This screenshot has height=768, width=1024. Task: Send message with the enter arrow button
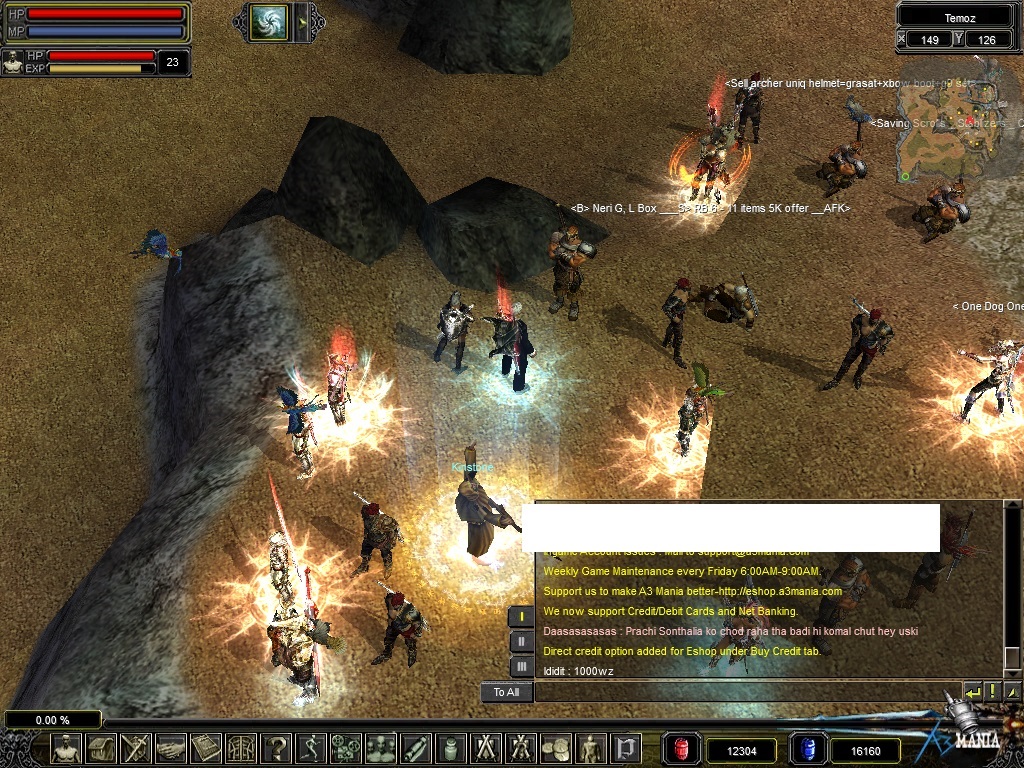(x=972, y=692)
